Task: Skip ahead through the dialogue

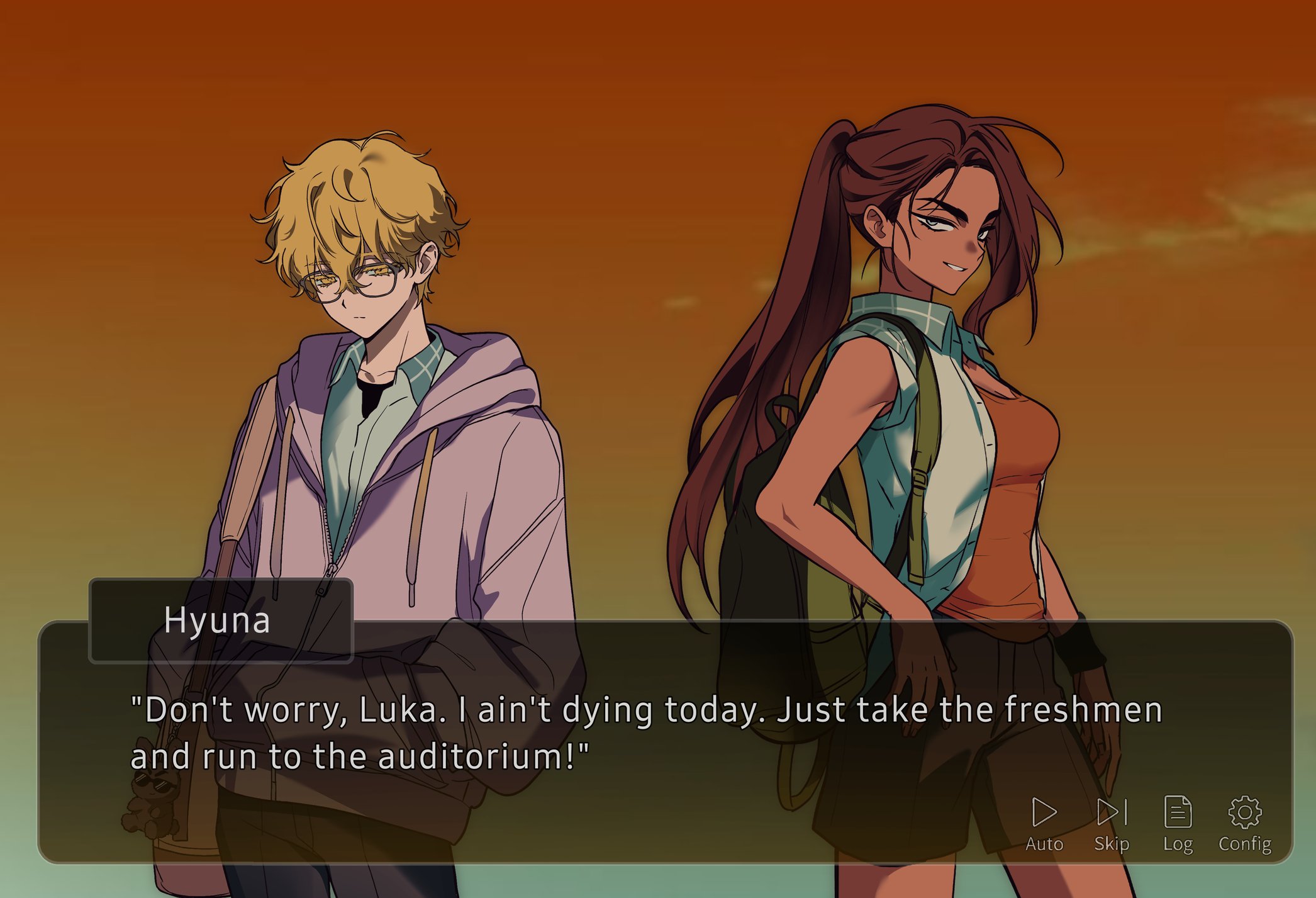Action: point(1112,823)
